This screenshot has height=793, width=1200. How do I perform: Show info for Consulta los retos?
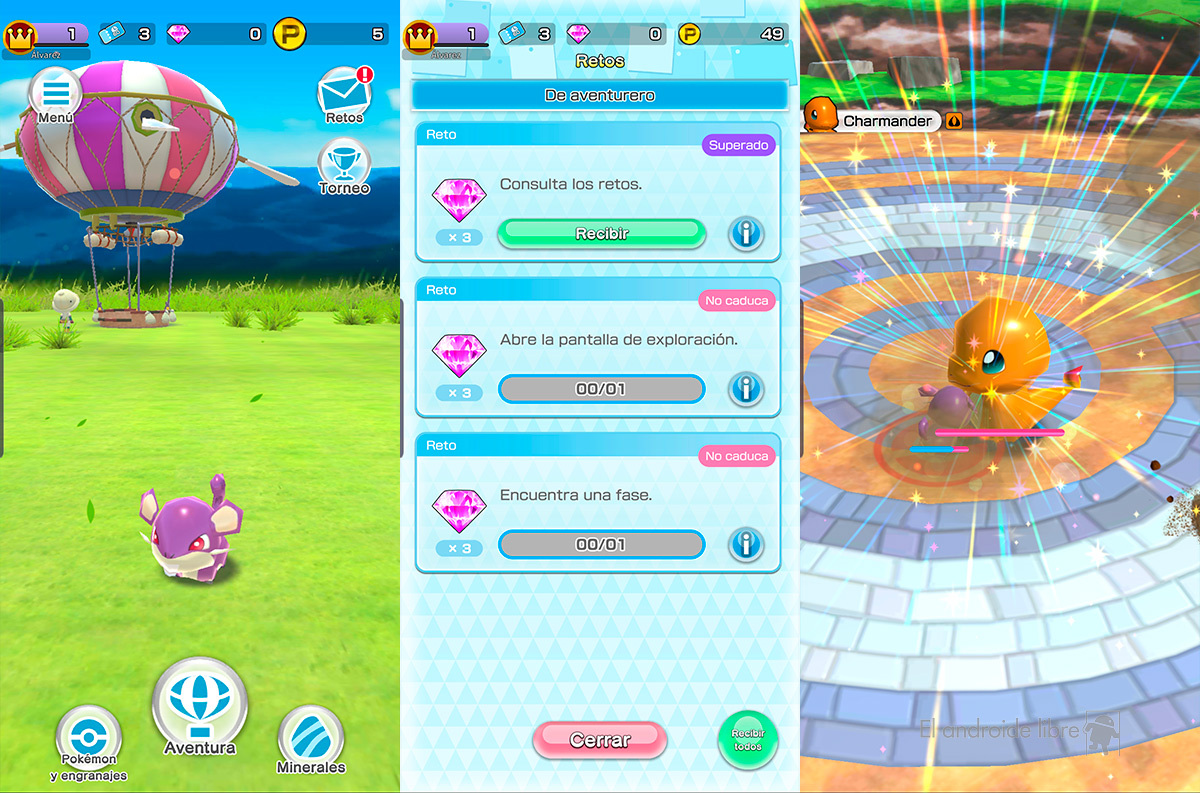(x=745, y=234)
